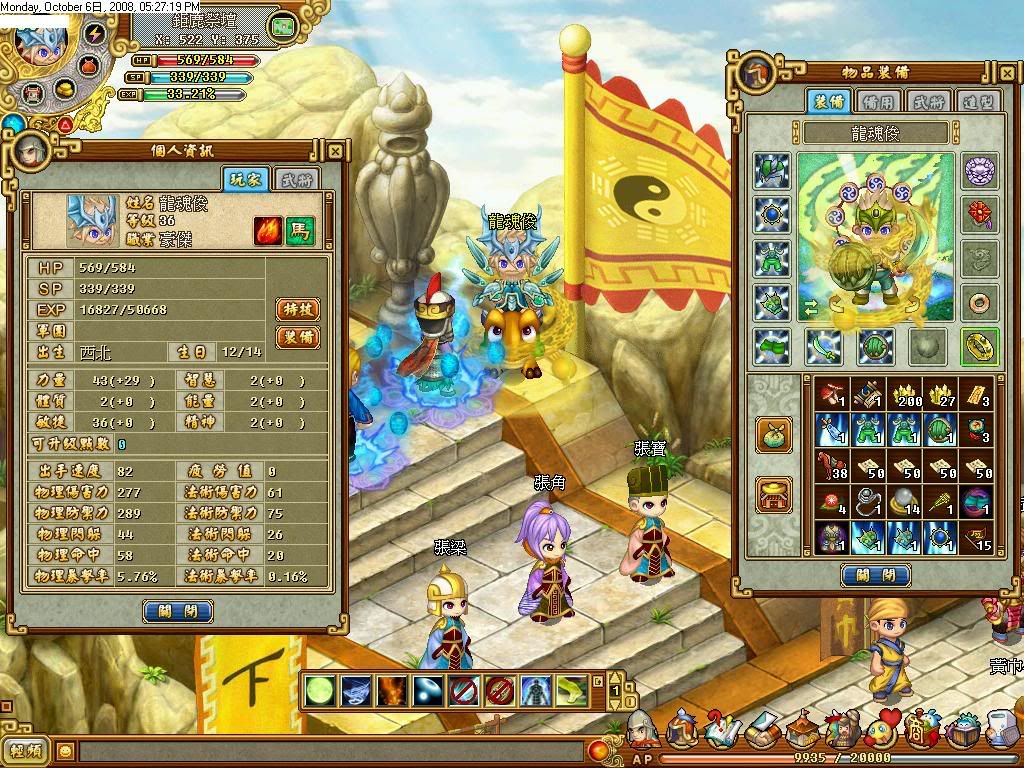Open the 特技 skills button
The height and width of the screenshot is (768, 1024).
tap(297, 310)
